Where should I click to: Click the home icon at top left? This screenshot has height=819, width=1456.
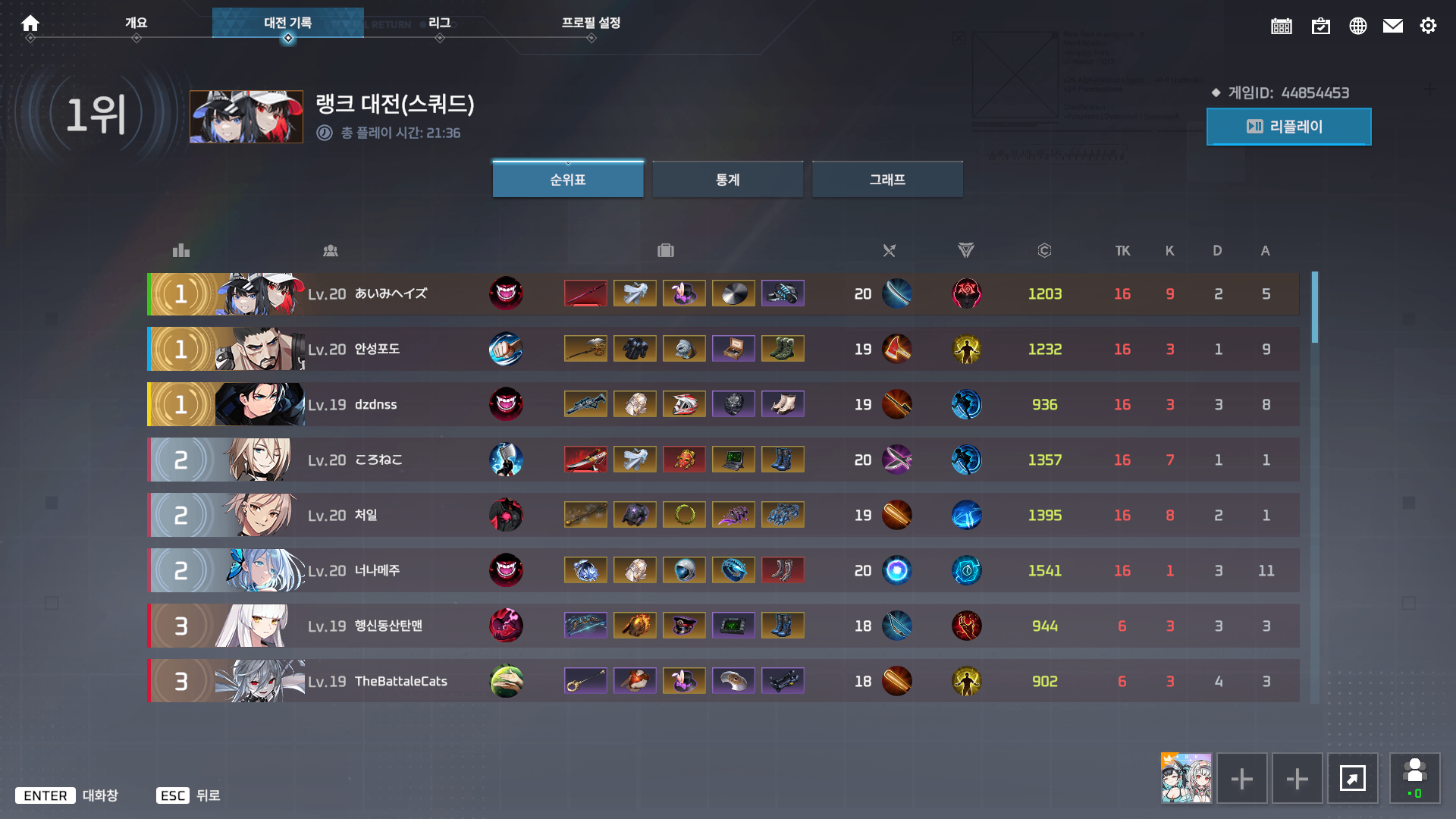(x=30, y=23)
